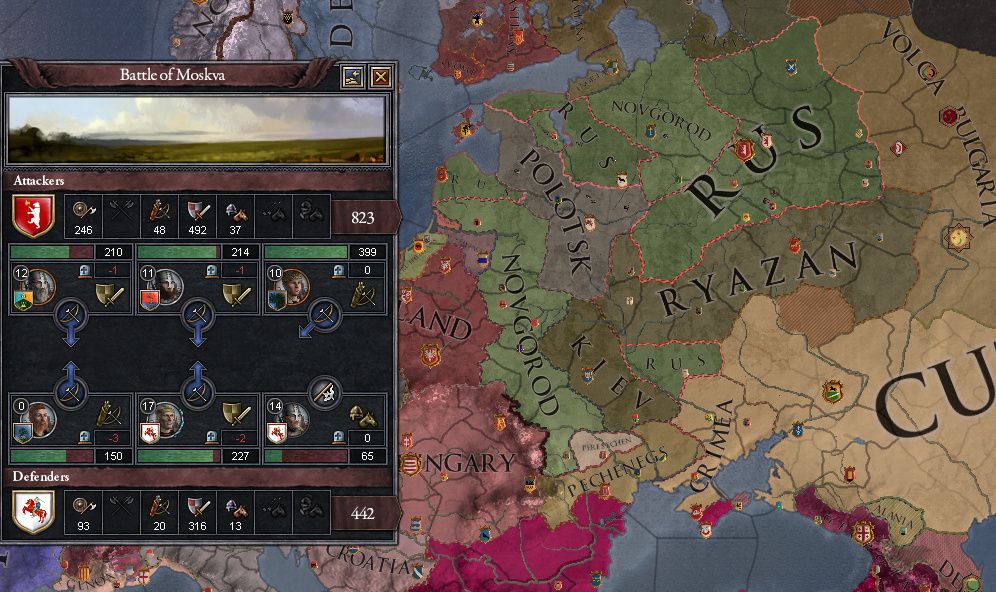Click small blue shield under defender left commander

coord(22,433)
